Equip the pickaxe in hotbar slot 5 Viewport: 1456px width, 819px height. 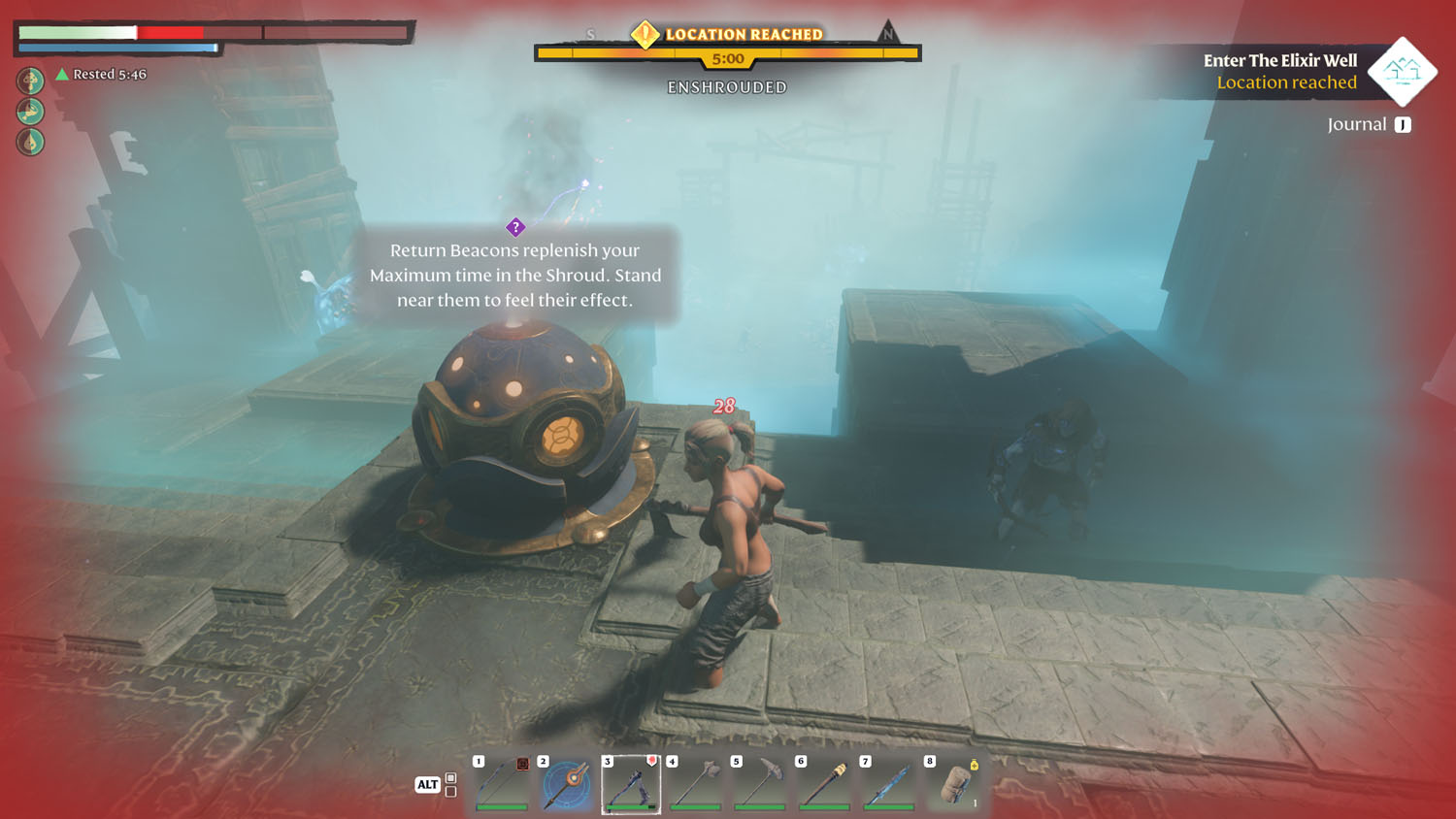click(x=760, y=784)
